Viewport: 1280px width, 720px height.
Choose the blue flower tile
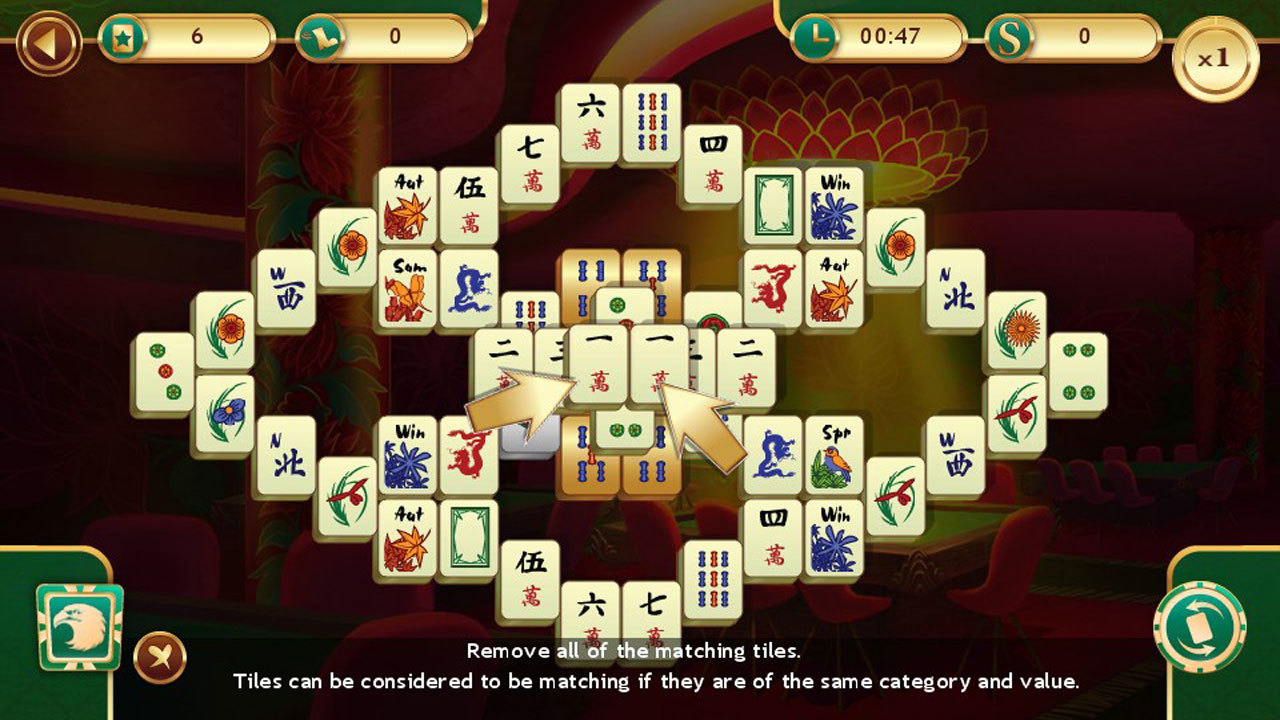coord(224,414)
